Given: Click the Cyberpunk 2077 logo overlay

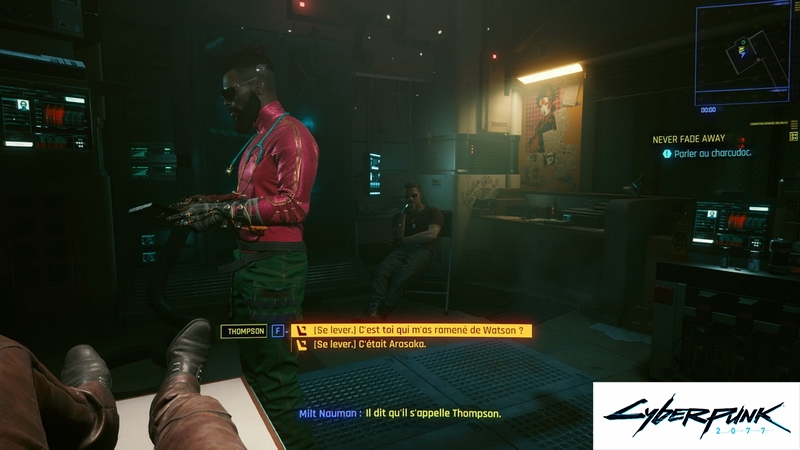Looking at the screenshot, I should (x=695, y=415).
